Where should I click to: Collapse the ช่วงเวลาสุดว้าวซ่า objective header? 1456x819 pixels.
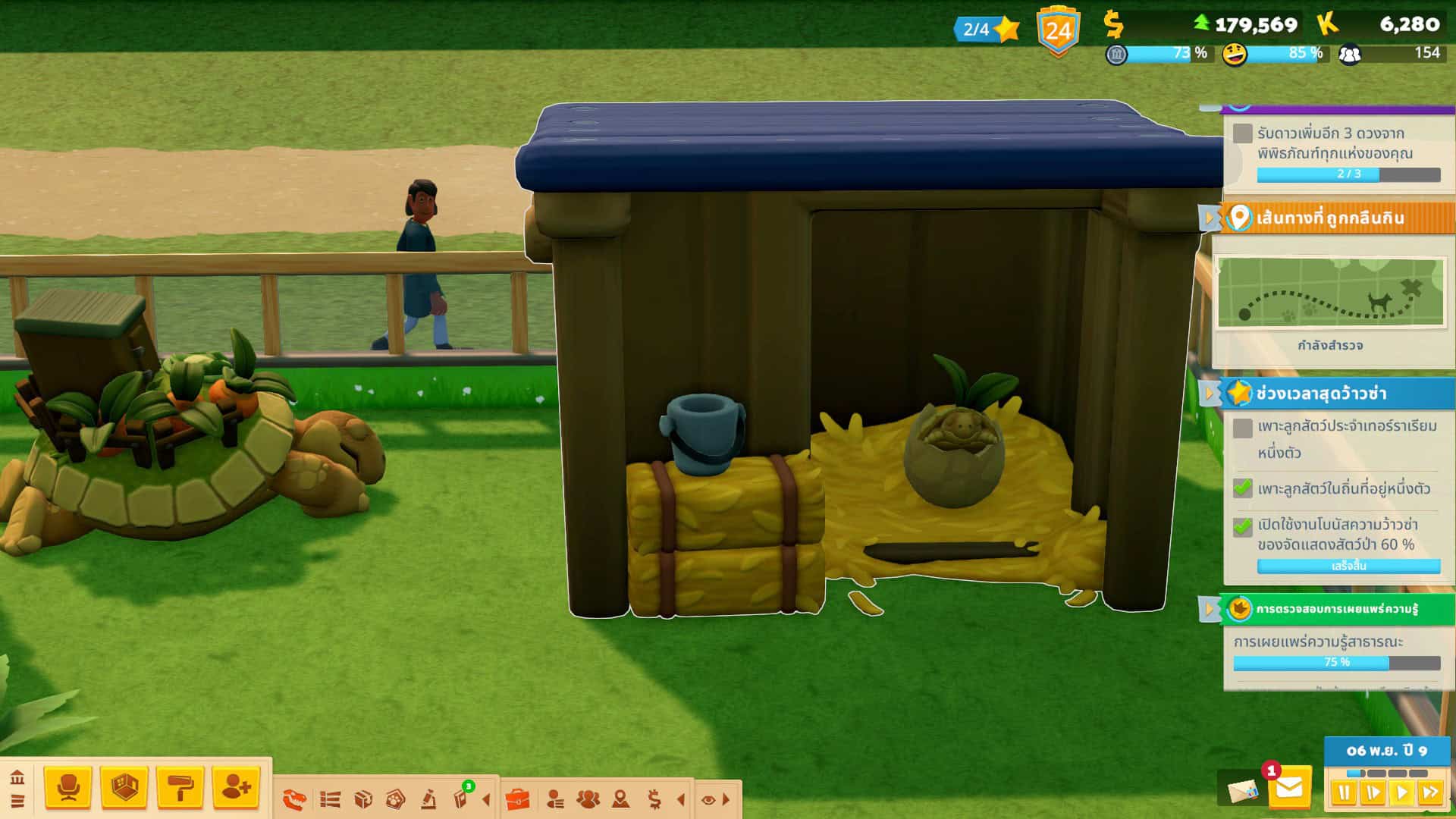[x=1209, y=394]
